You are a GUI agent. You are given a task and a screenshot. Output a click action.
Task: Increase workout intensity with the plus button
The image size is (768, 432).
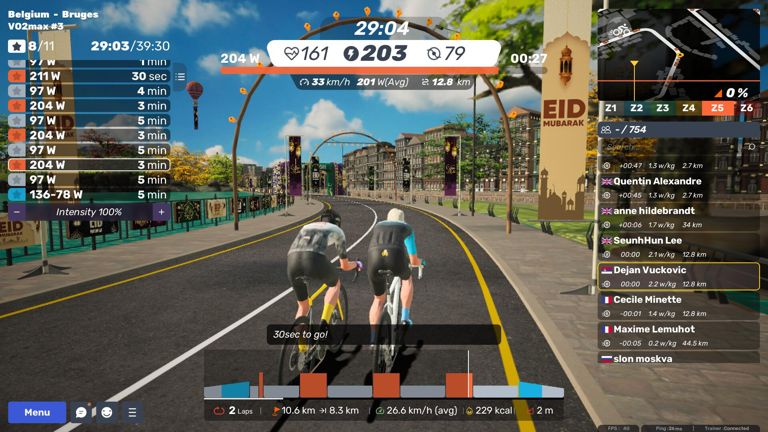(x=161, y=212)
